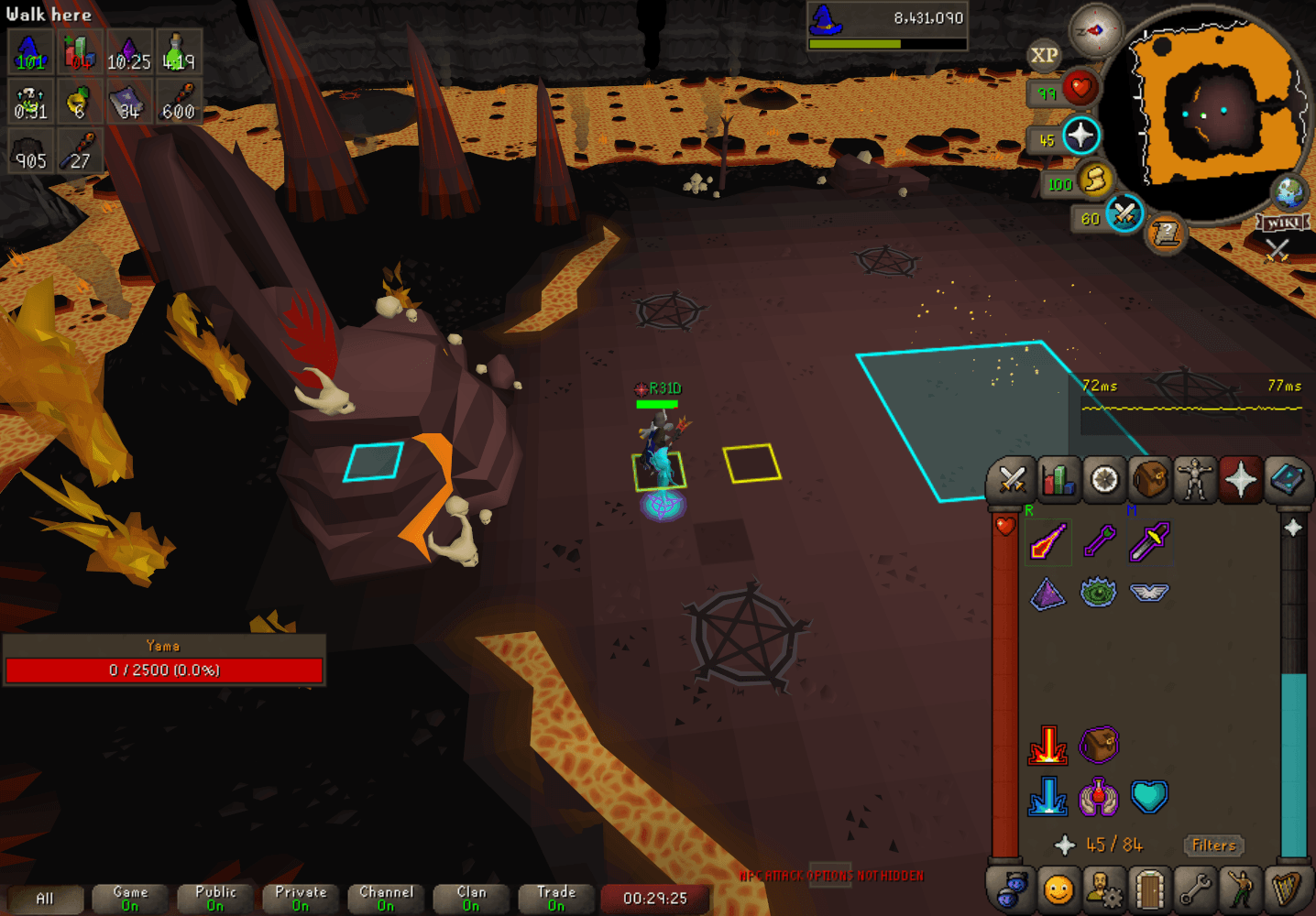Image resolution: width=1316 pixels, height=916 pixels.
Task: Open the Quest list compass icon
Action: [1103, 479]
